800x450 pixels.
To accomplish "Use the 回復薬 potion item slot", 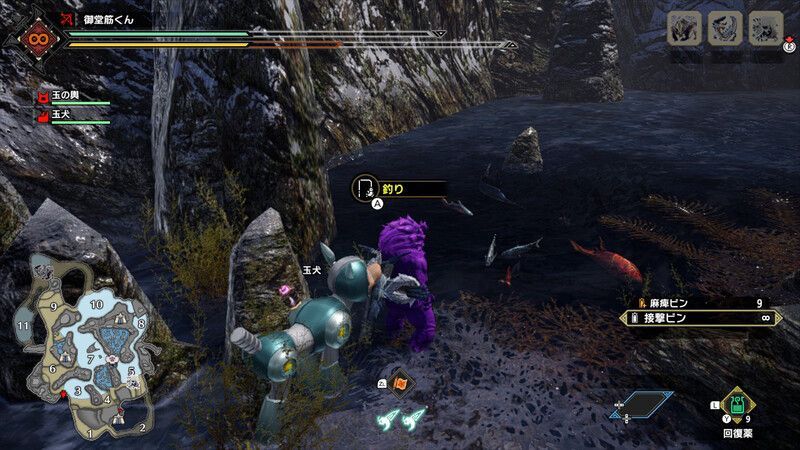I will tap(738, 407).
